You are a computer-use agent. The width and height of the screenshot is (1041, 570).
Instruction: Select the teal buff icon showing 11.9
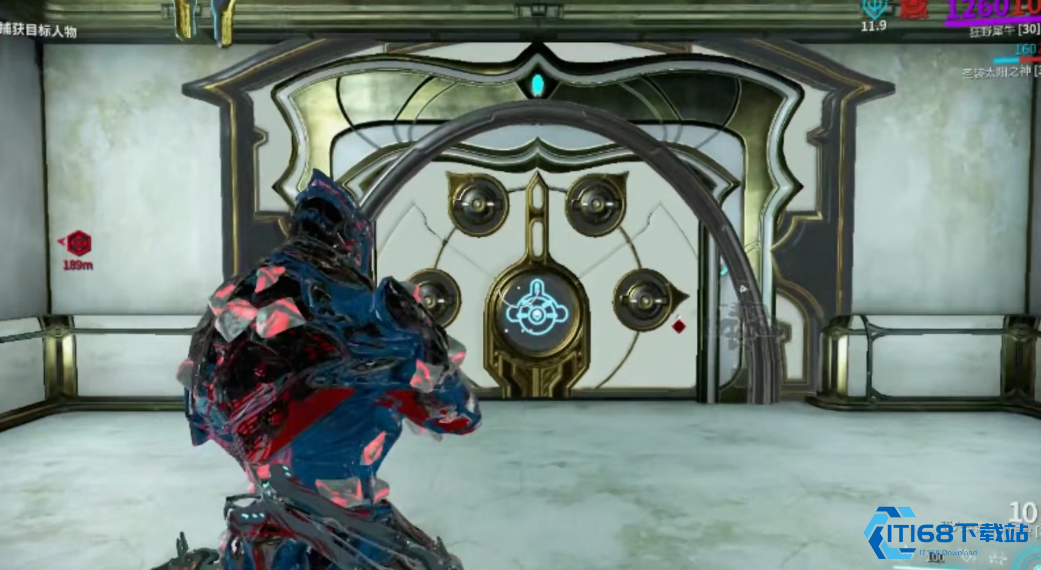point(873,7)
